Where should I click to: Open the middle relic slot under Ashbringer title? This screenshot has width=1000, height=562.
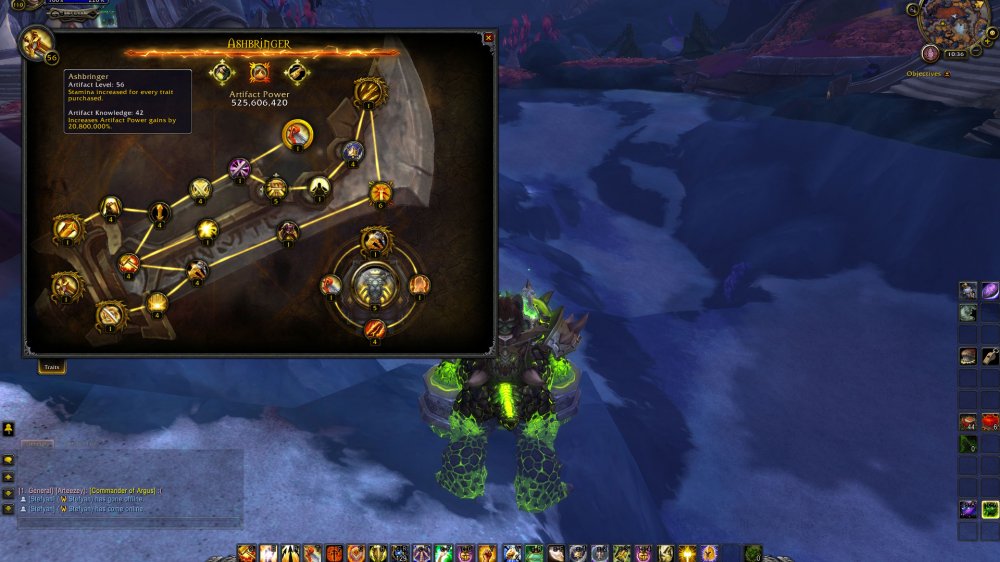[259, 72]
